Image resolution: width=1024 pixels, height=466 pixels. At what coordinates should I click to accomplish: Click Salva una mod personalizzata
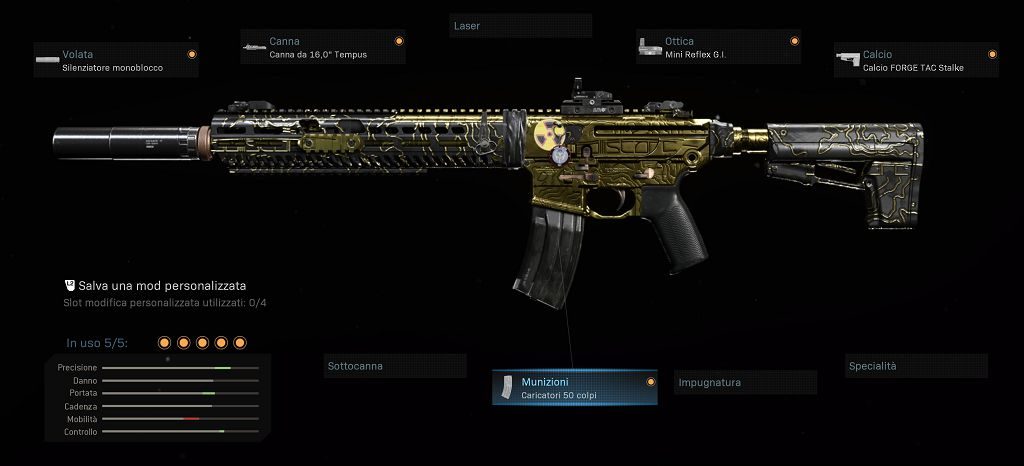click(x=162, y=285)
